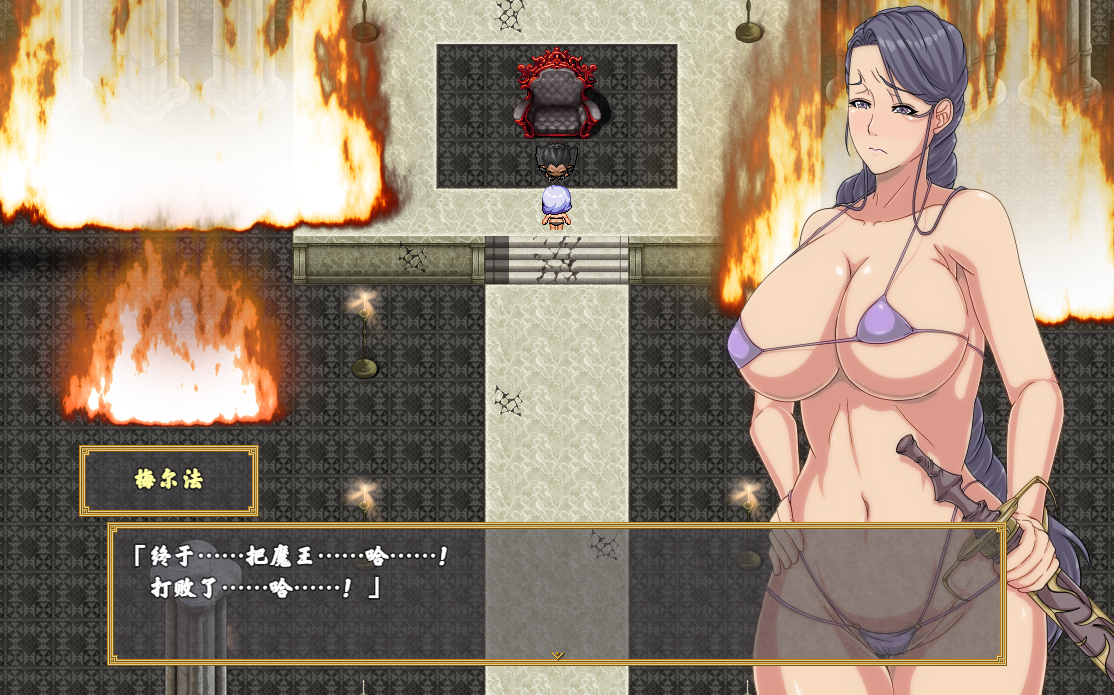Advance the 梅尔法 dialogue message box
Image resolution: width=1114 pixels, height=695 pixels.
tap(556, 592)
